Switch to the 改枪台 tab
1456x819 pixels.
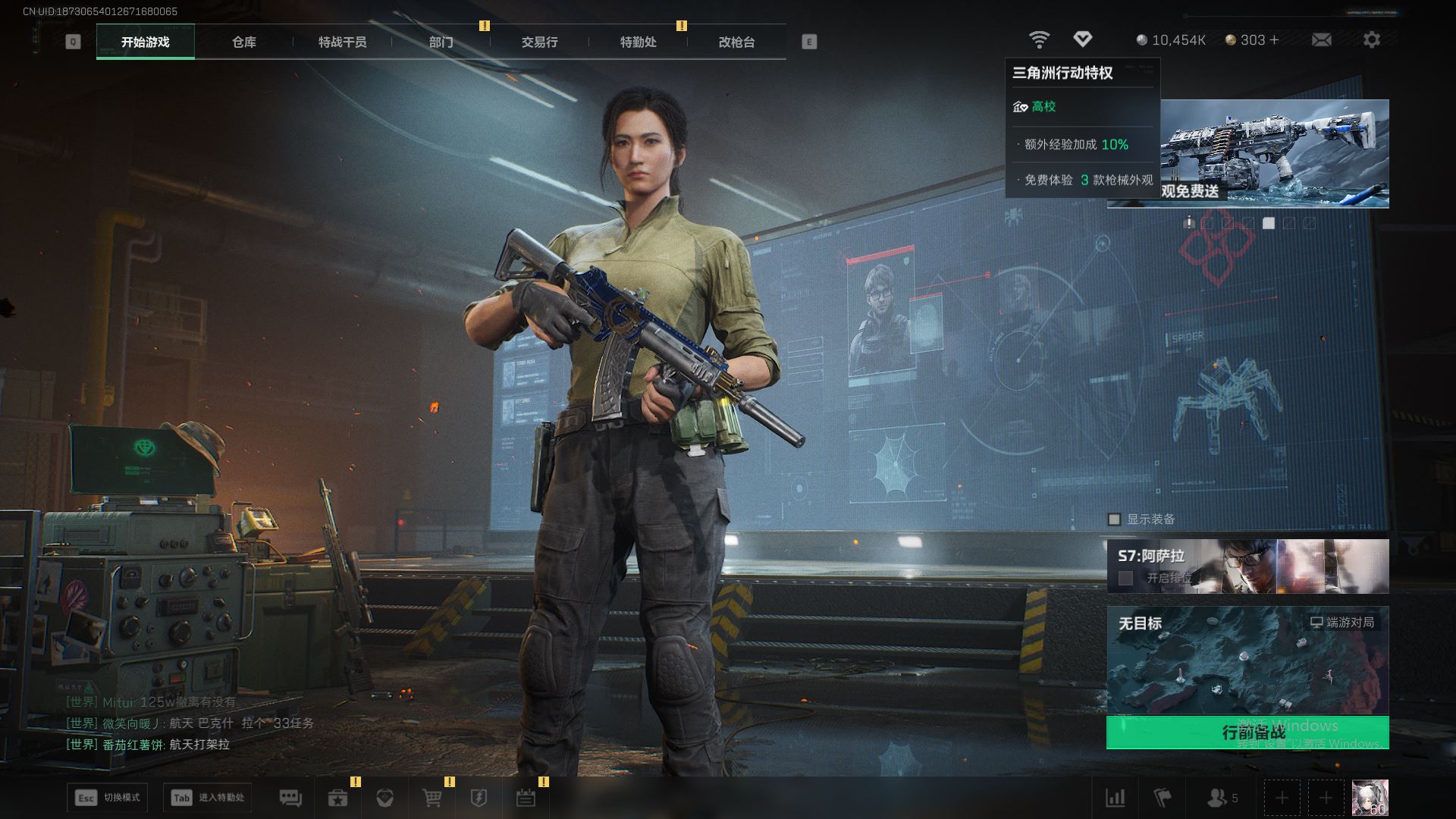(x=736, y=42)
